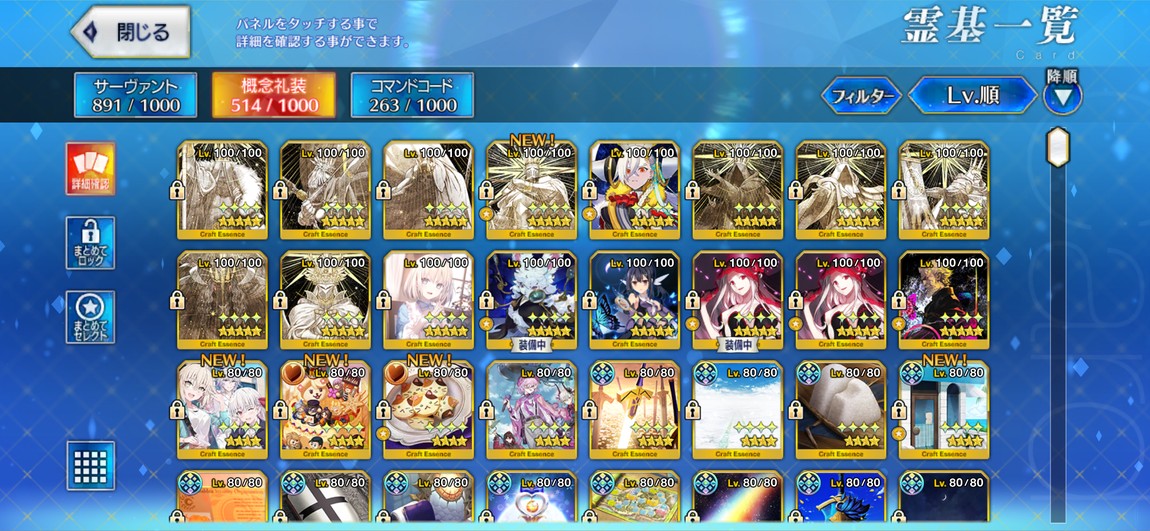The image size is (1150, 531).
Task: Switch to the サーヴァント tab
Action: pyautogui.click(x=122, y=95)
